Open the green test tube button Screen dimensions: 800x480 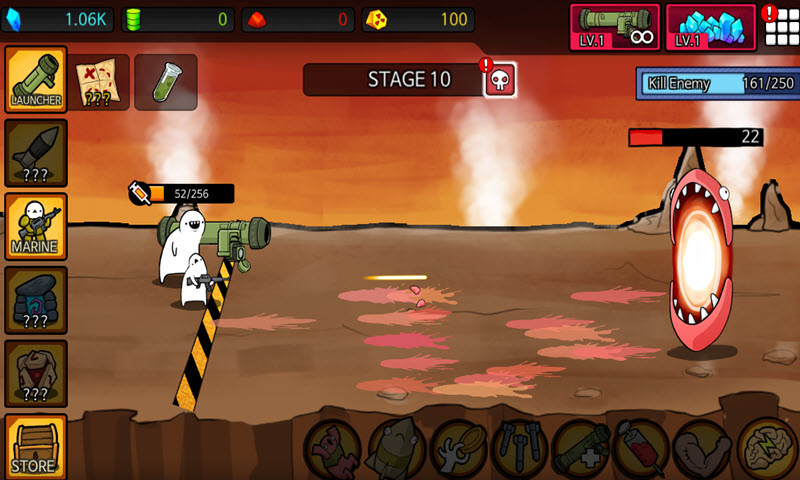click(x=165, y=82)
